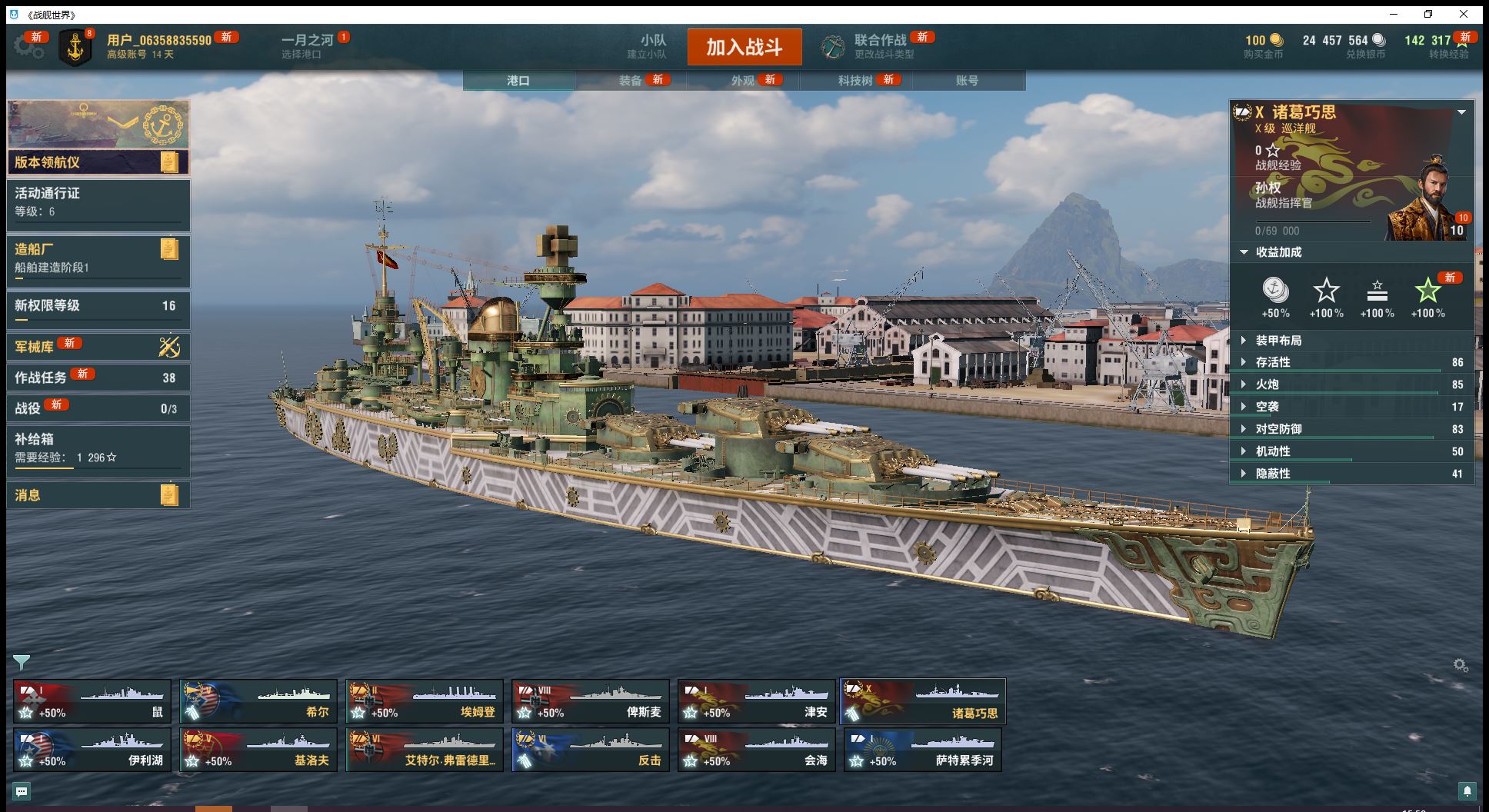This screenshot has height=812, width=1489.
Task: Open the settings gear icon
Action: point(28,46)
